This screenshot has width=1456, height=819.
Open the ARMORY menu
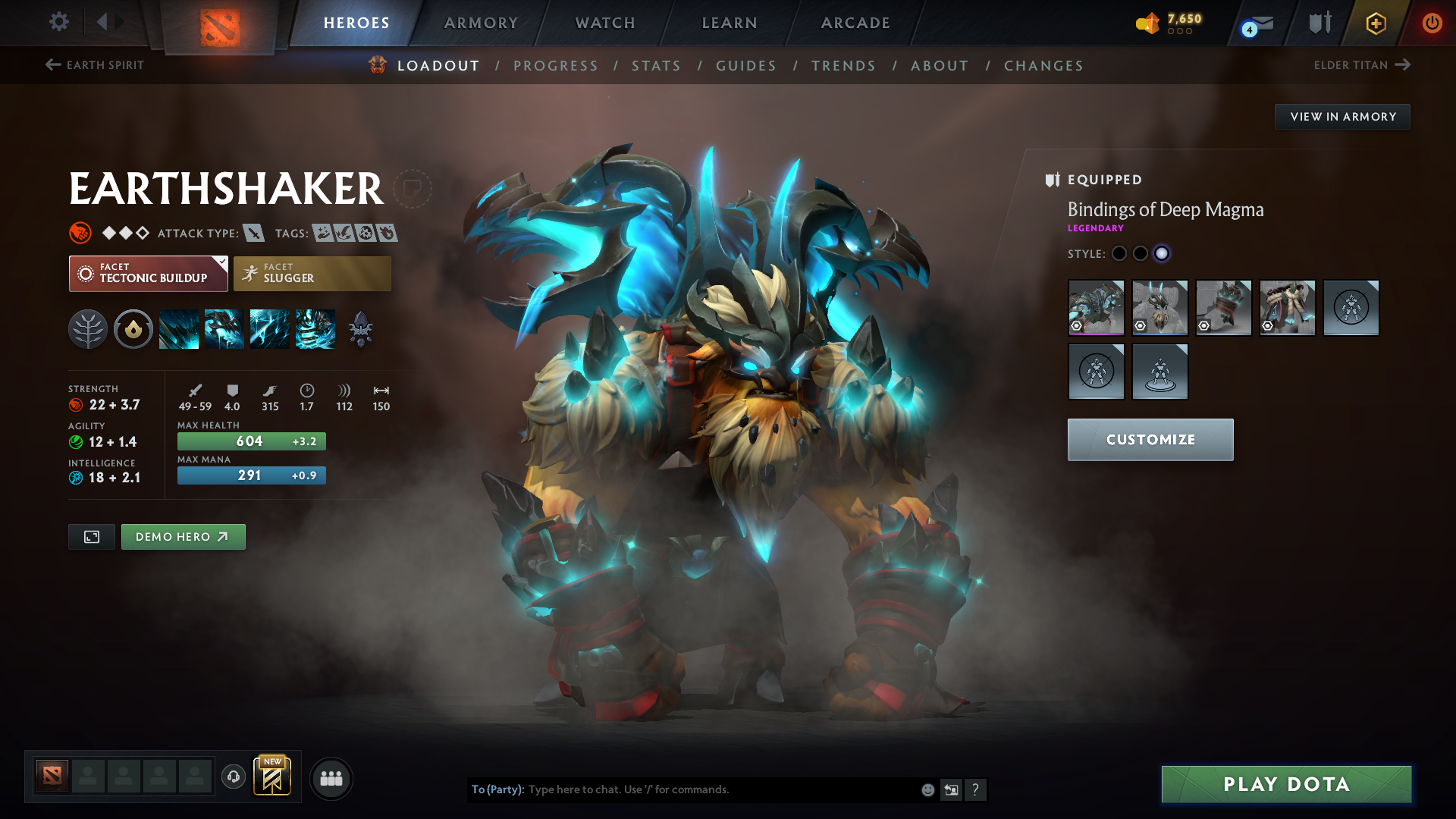coord(481,23)
